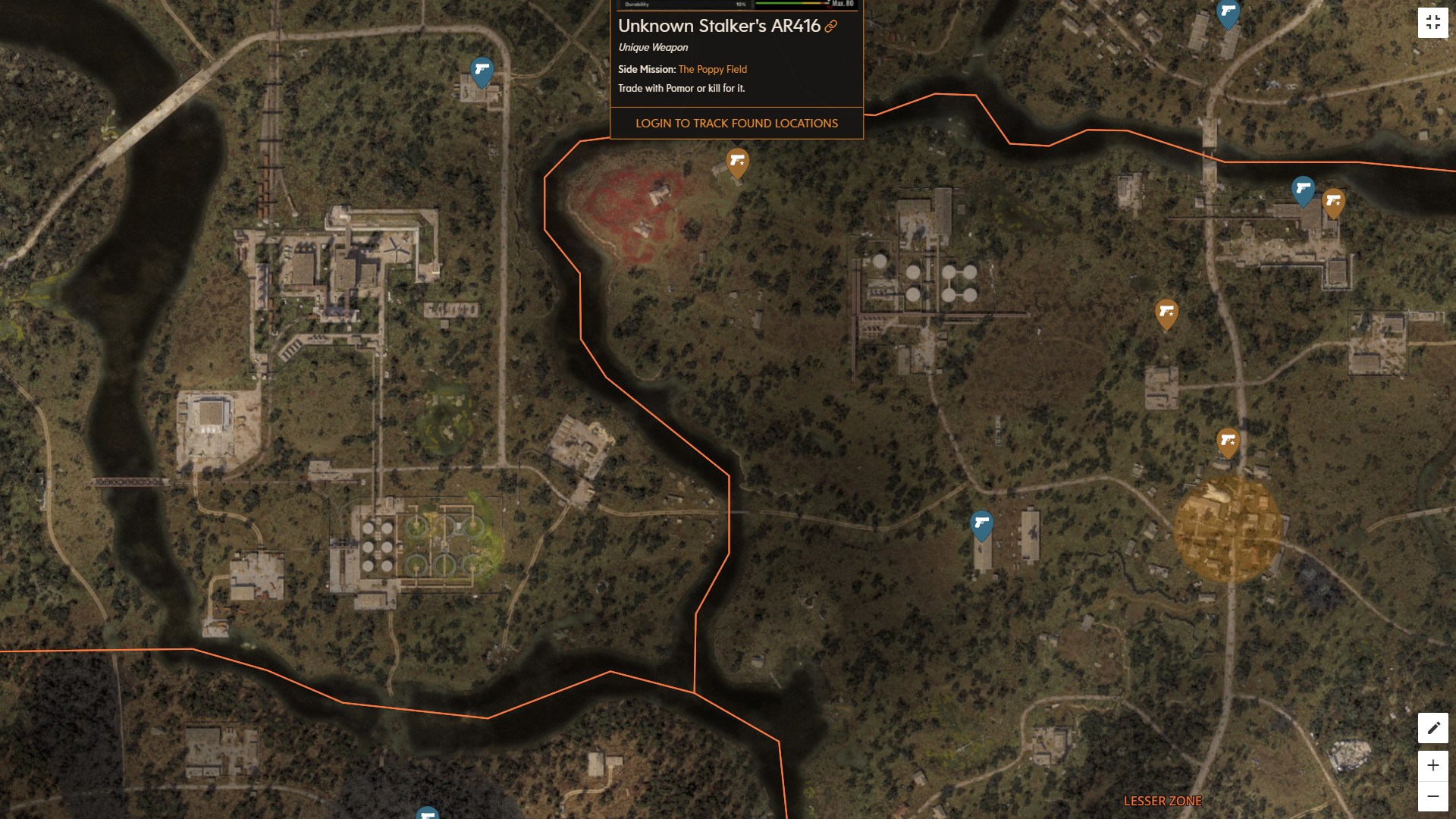The height and width of the screenshot is (819, 1456).
Task: Click "LOGIN TO TRACK FOUND LOCATIONS"
Action: click(x=736, y=123)
